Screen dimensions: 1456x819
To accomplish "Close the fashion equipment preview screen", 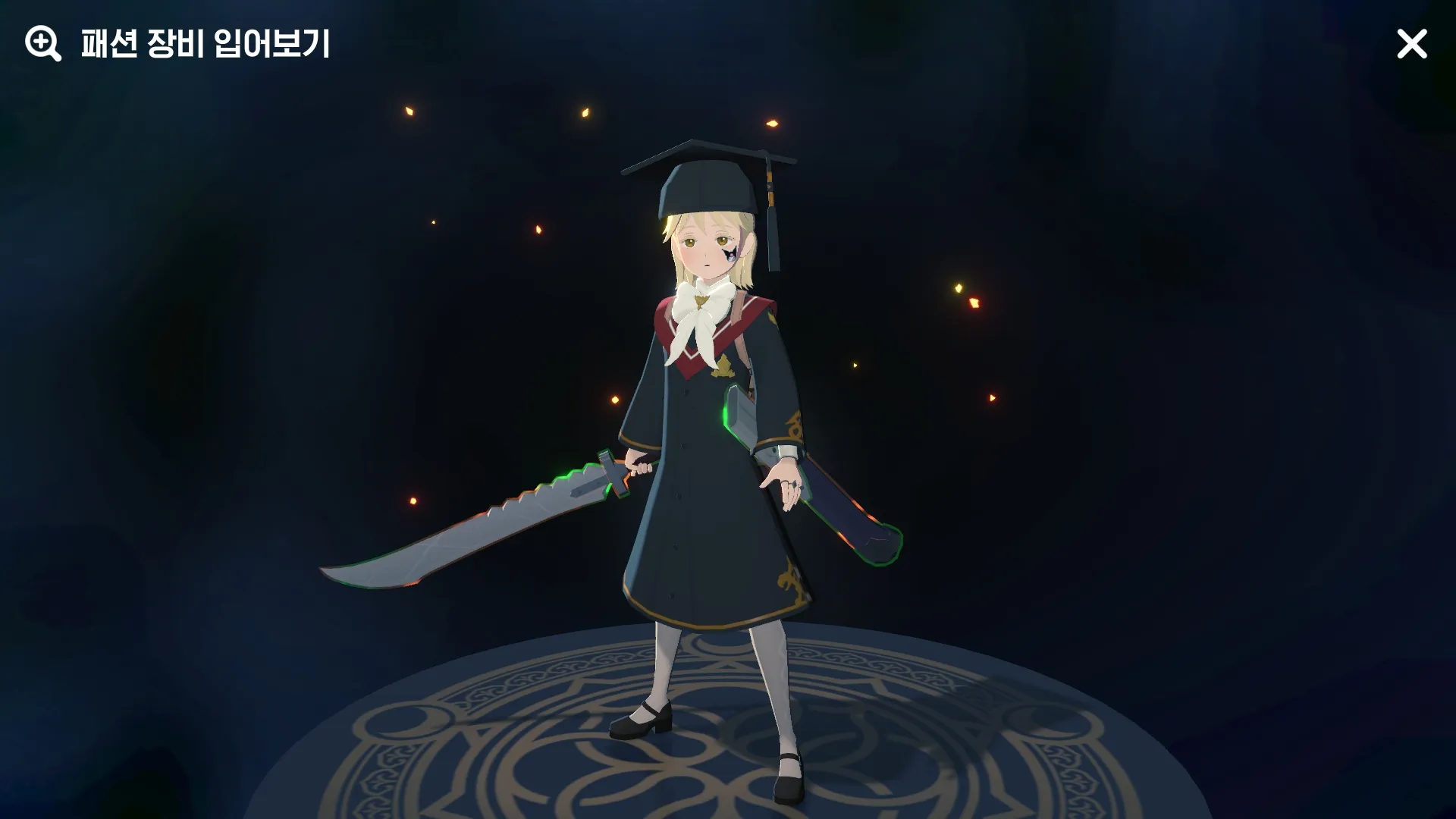I will (x=1411, y=45).
